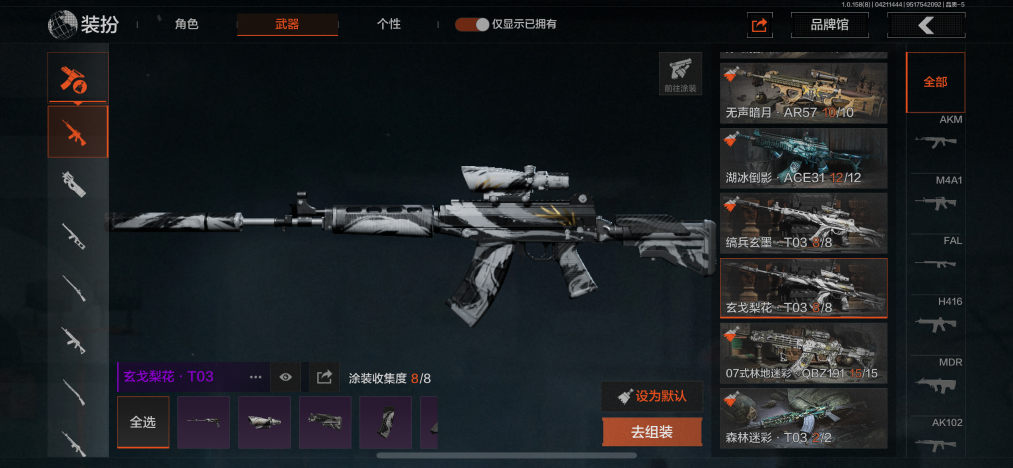
Task: Toggle the eye preview icon
Action: tap(286, 377)
